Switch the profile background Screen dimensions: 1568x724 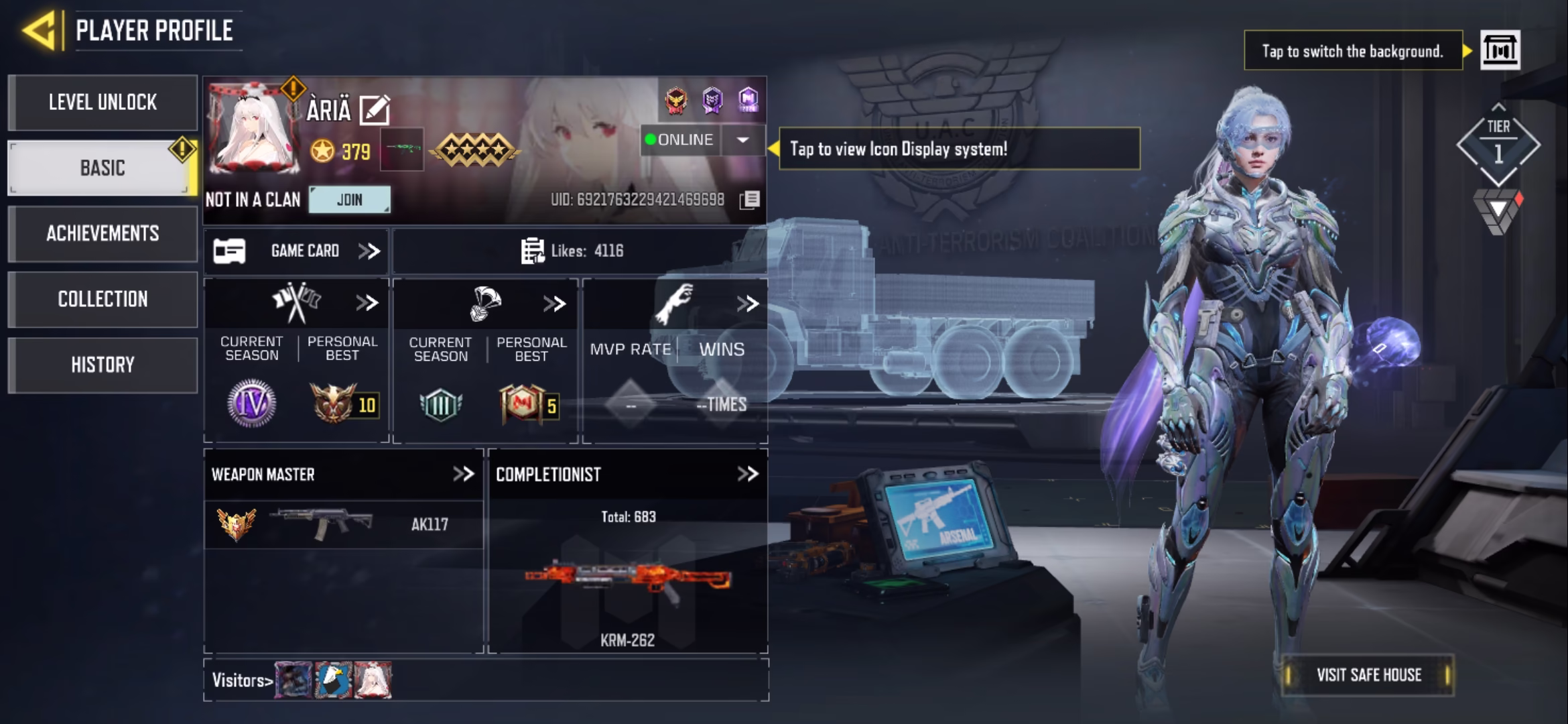(1500, 50)
